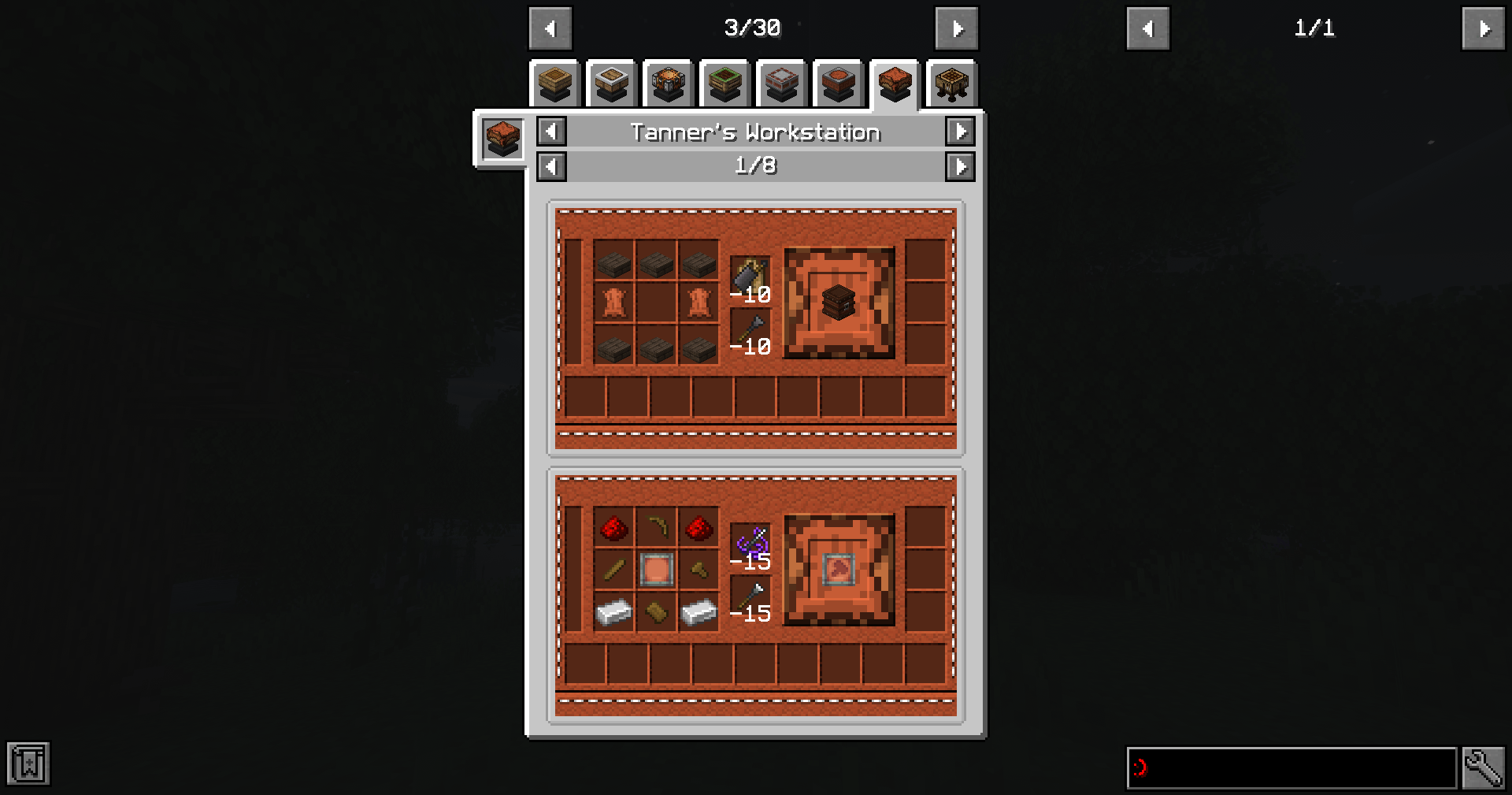Select a redstone dust ingredient in the recipe
Image resolution: width=1512 pixels, height=795 pixels.
pyautogui.click(x=615, y=528)
